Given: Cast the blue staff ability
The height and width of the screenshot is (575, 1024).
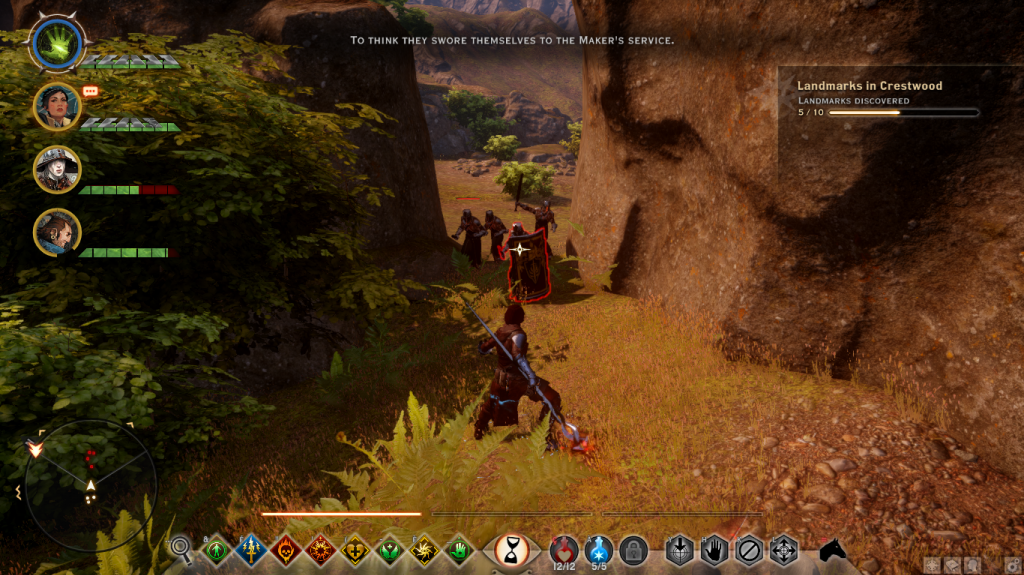Looking at the screenshot, I should [x=251, y=549].
